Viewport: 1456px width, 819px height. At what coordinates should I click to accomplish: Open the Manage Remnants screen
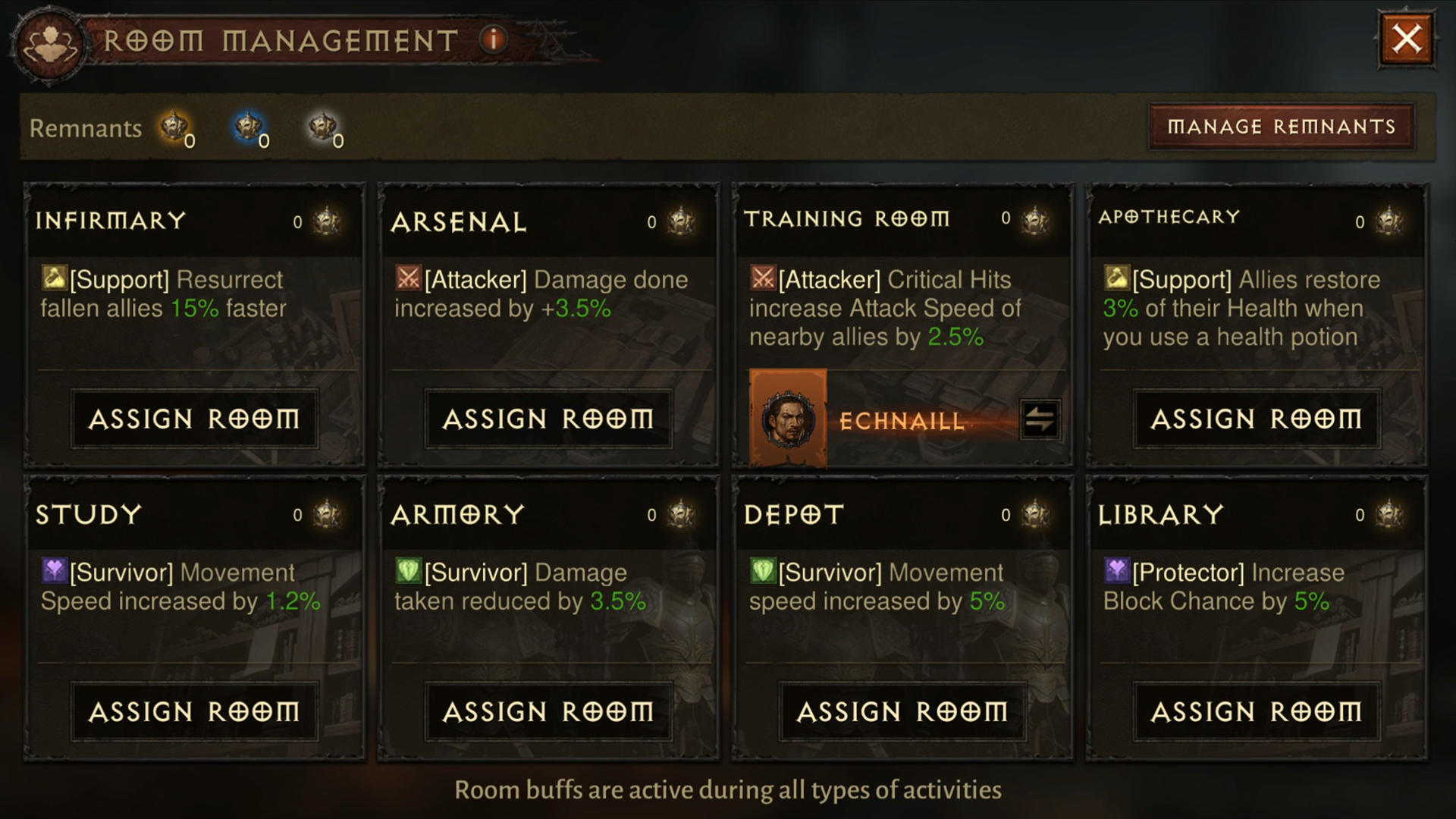[1281, 127]
